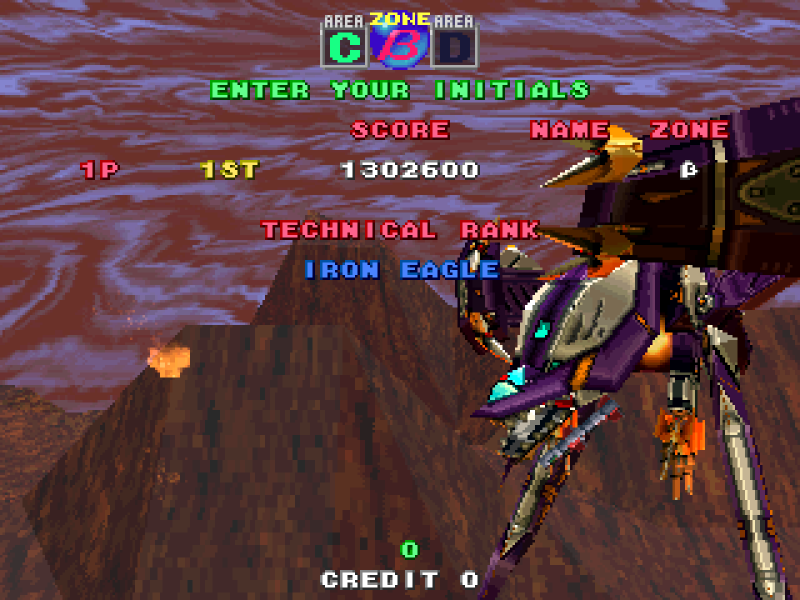Click the initials entry field under NAME

pyautogui.click(x=570, y=170)
